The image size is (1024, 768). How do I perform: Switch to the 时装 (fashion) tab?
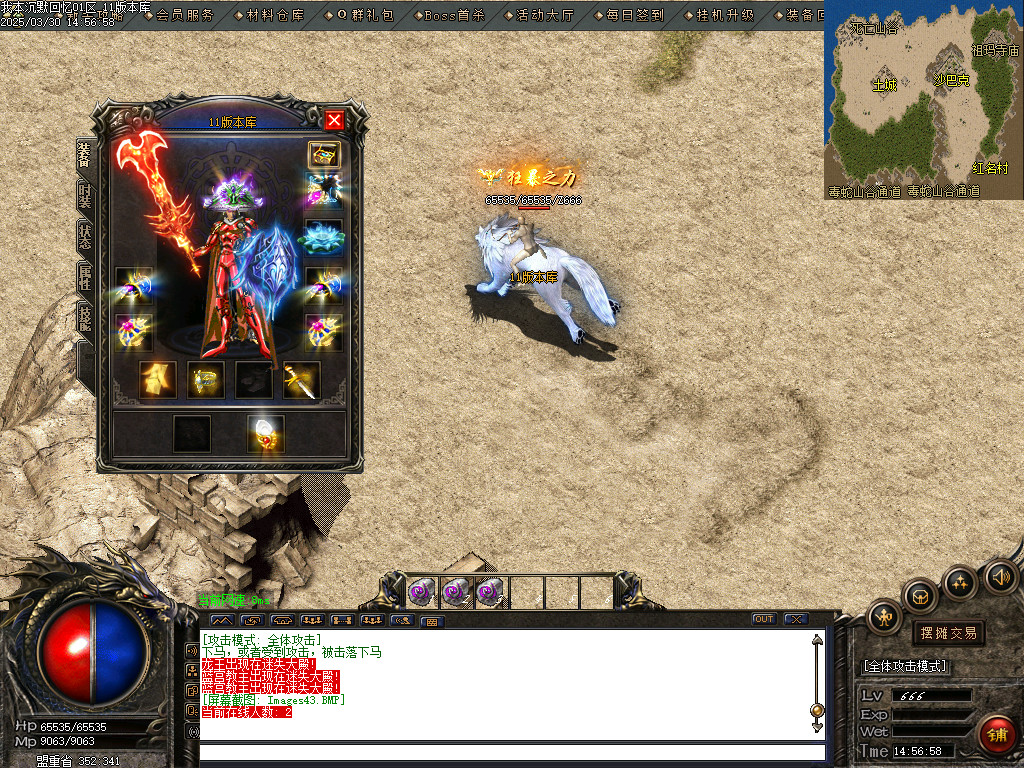[86, 194]
